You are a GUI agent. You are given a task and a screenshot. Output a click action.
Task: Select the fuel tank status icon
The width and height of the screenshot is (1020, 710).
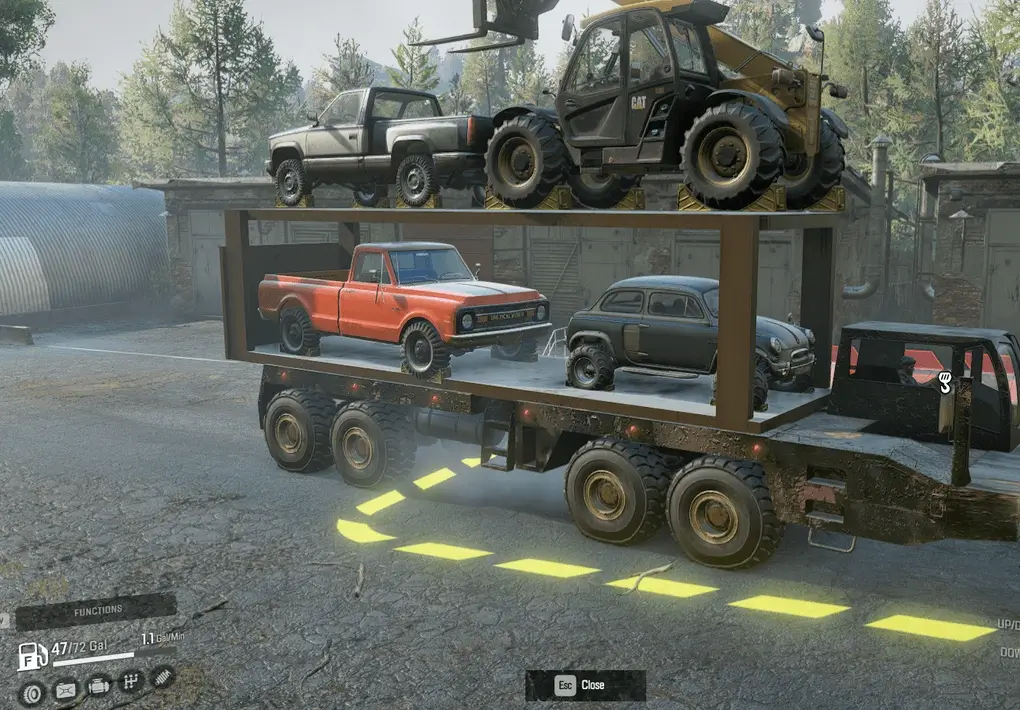click(65, 689)
